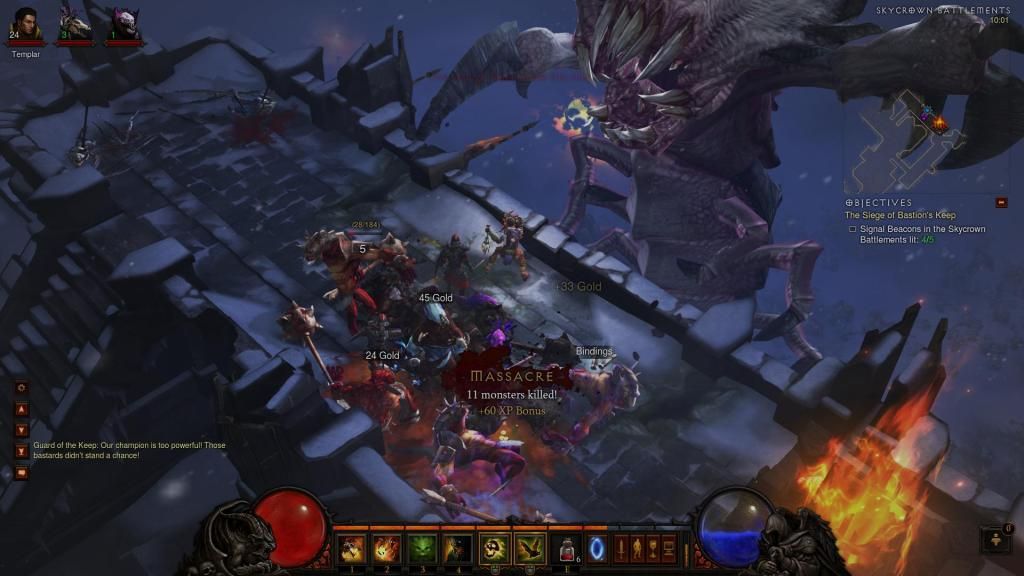Activate the skill in hotbar slot 1

pos(351,547)
